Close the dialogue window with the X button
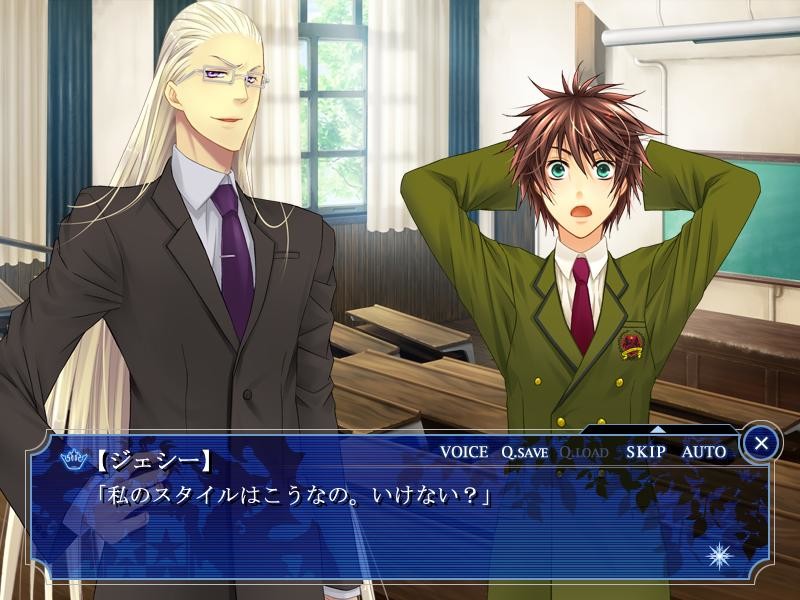Screen dimensions: 800x600 [x=762, y=442]
